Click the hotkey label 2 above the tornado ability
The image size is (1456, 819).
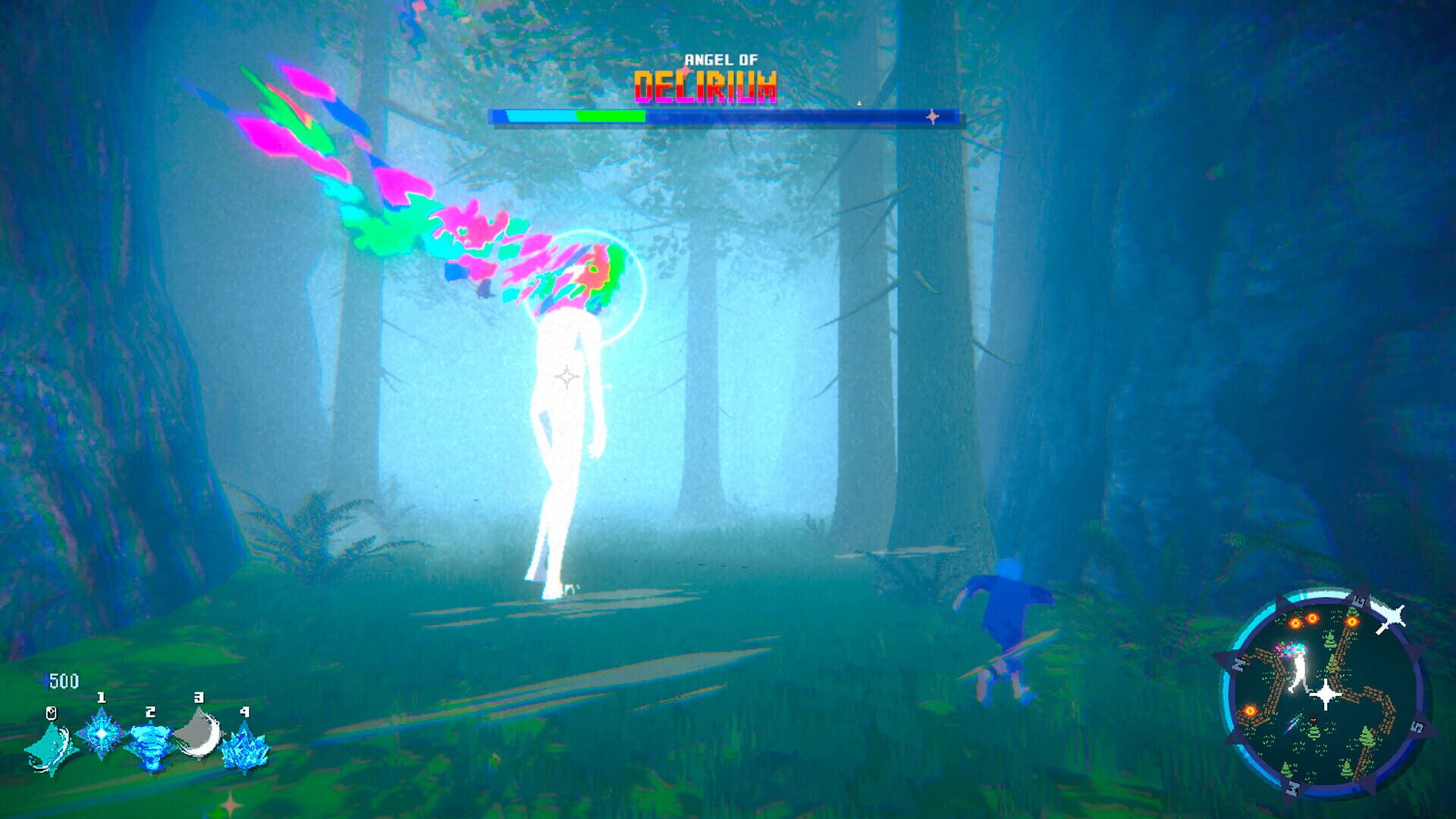150,713
